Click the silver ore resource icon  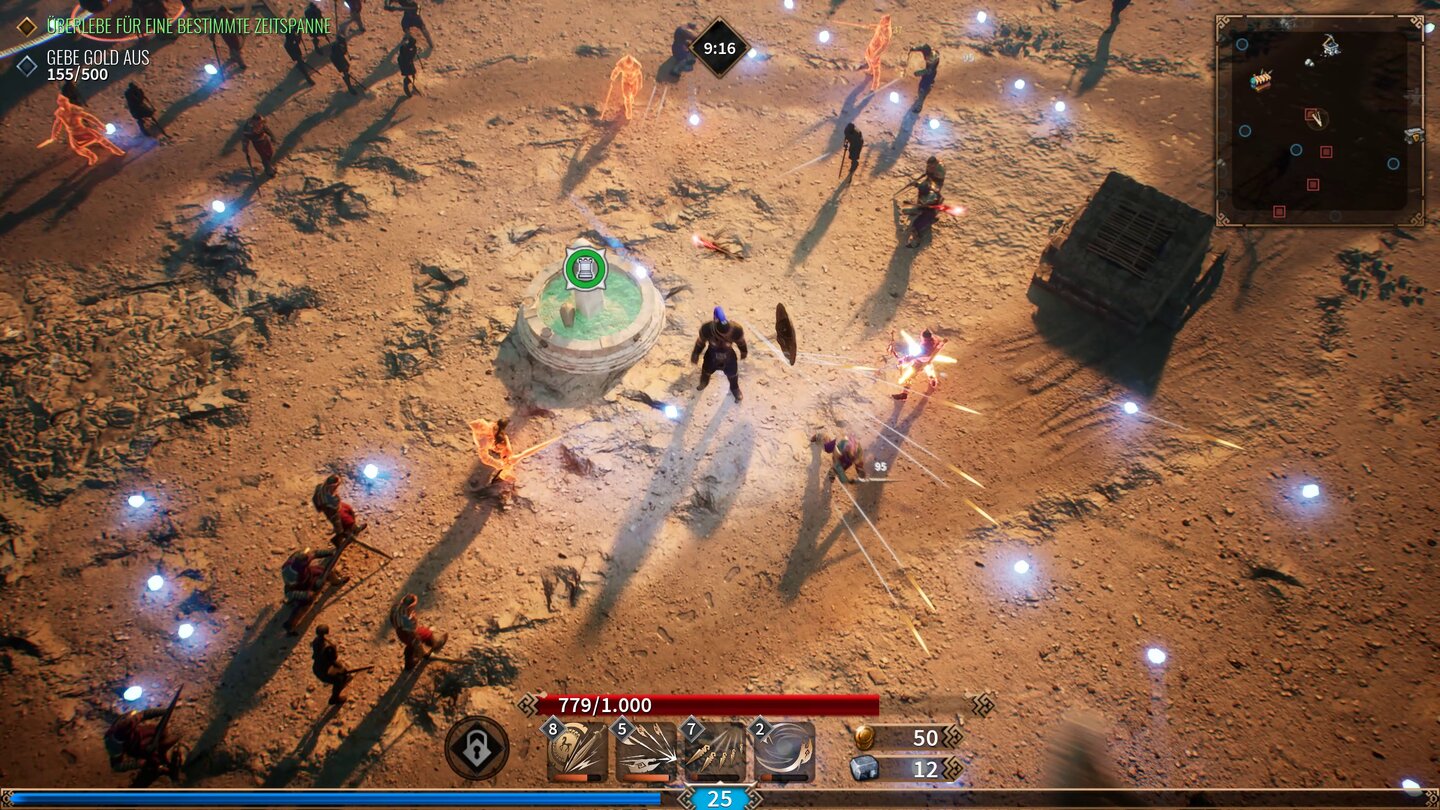[865, 768]
